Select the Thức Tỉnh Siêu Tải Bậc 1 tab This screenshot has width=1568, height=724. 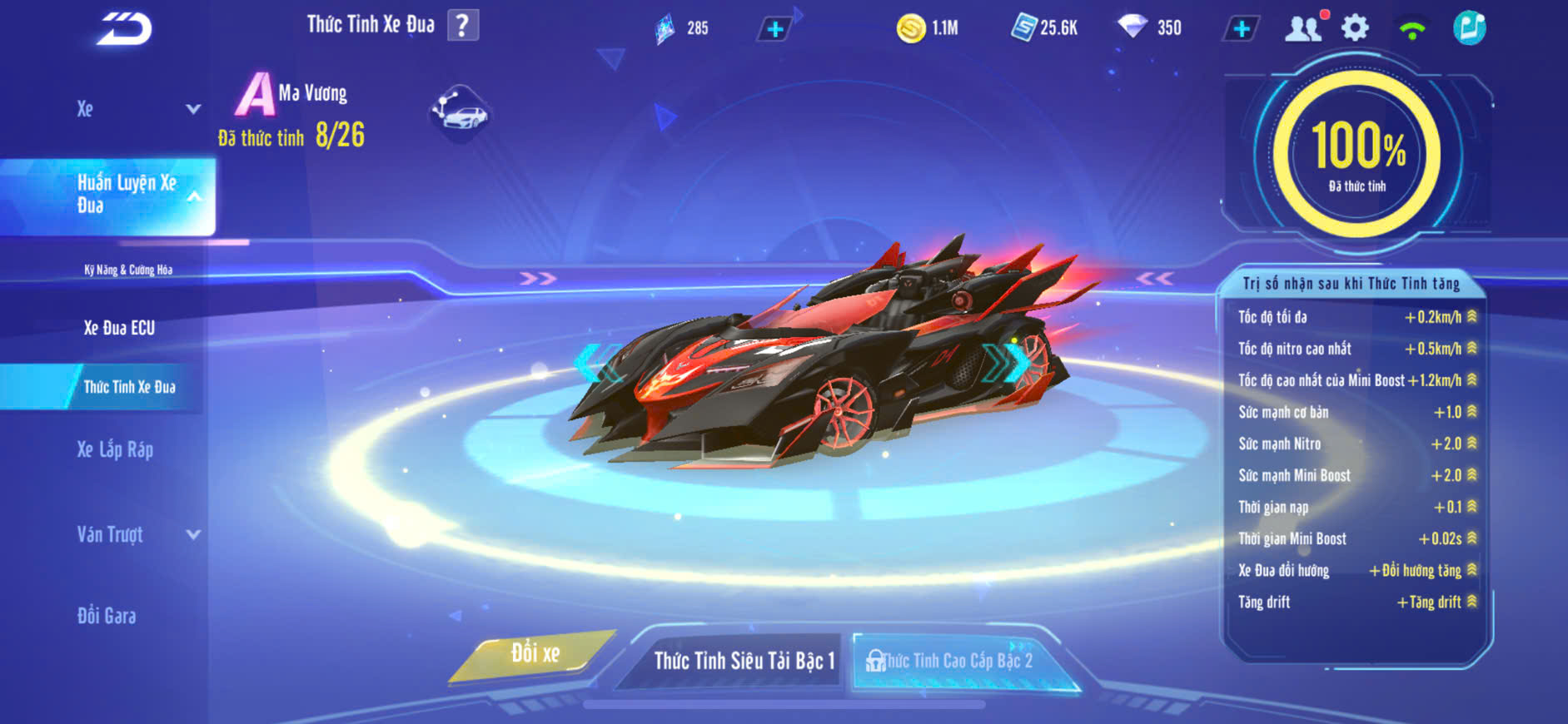(743, 661)
